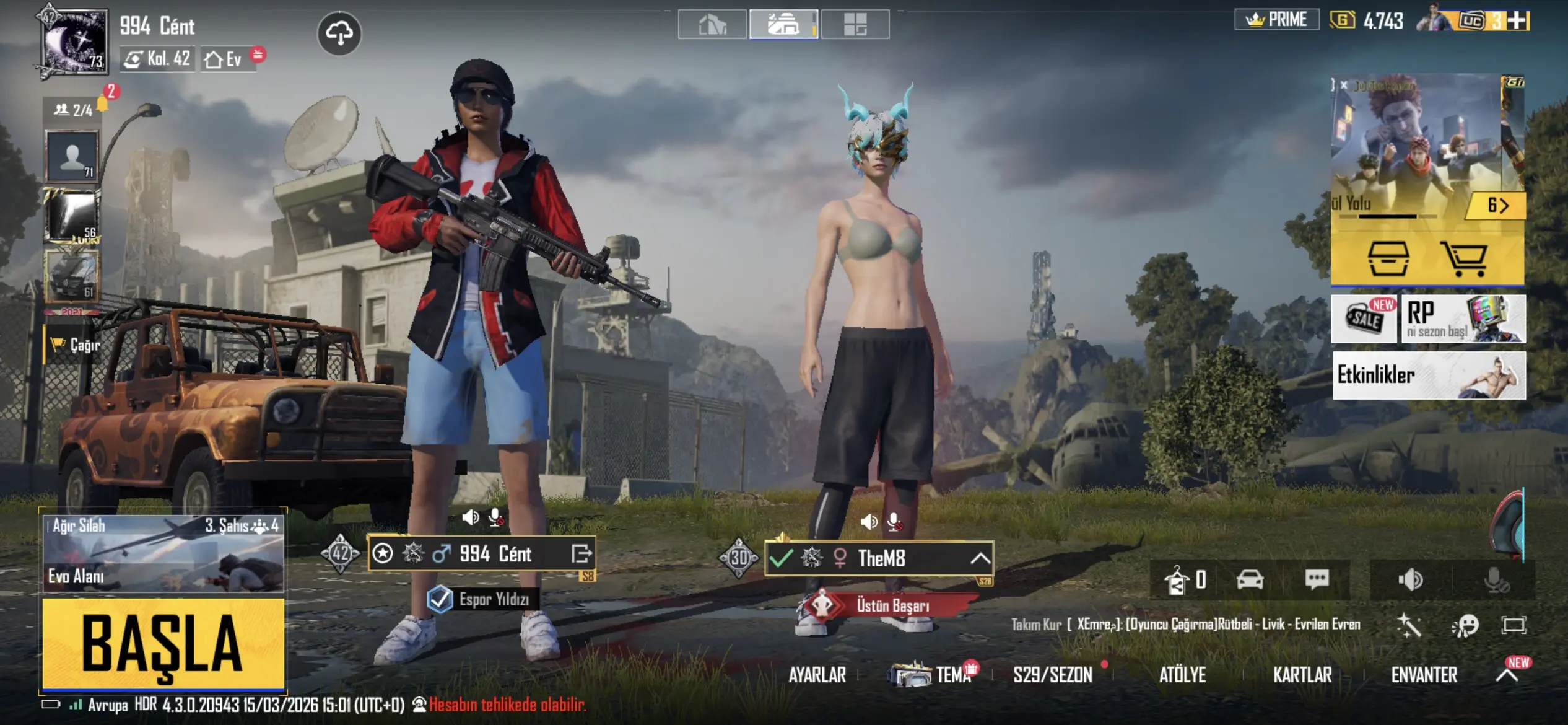This screenshot has height=725, width=1568.
Task: Open the RP royale pass banner
Action: pos(1463,319)
